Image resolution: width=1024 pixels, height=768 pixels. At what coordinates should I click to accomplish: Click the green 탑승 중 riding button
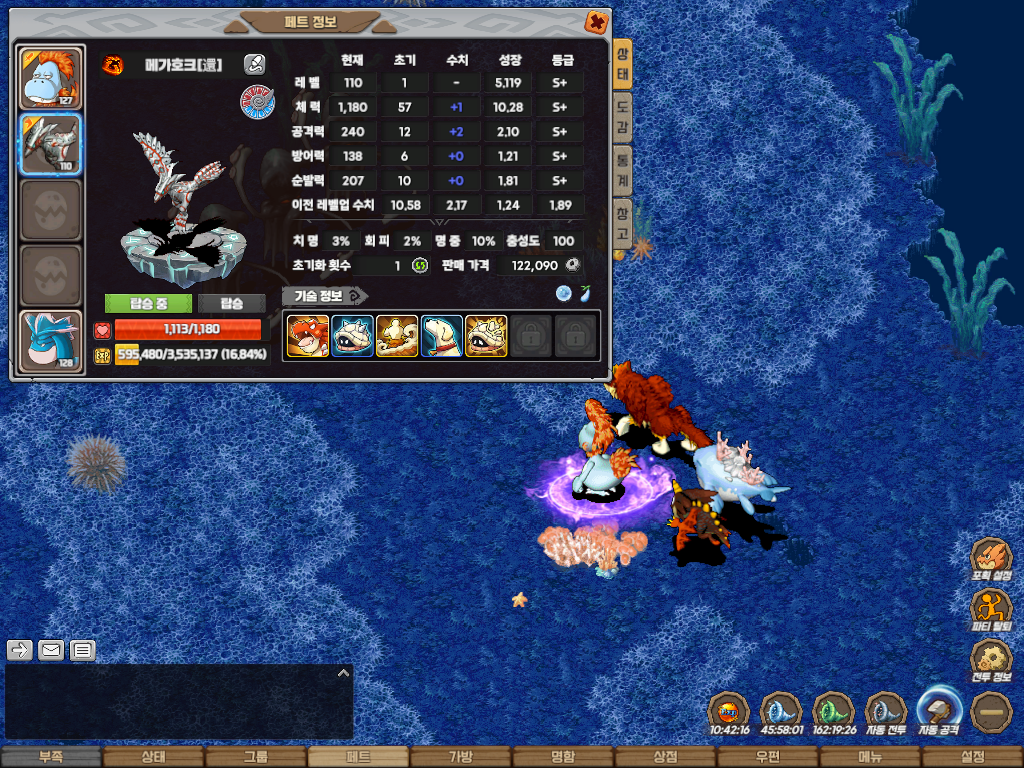pos(148,303)
